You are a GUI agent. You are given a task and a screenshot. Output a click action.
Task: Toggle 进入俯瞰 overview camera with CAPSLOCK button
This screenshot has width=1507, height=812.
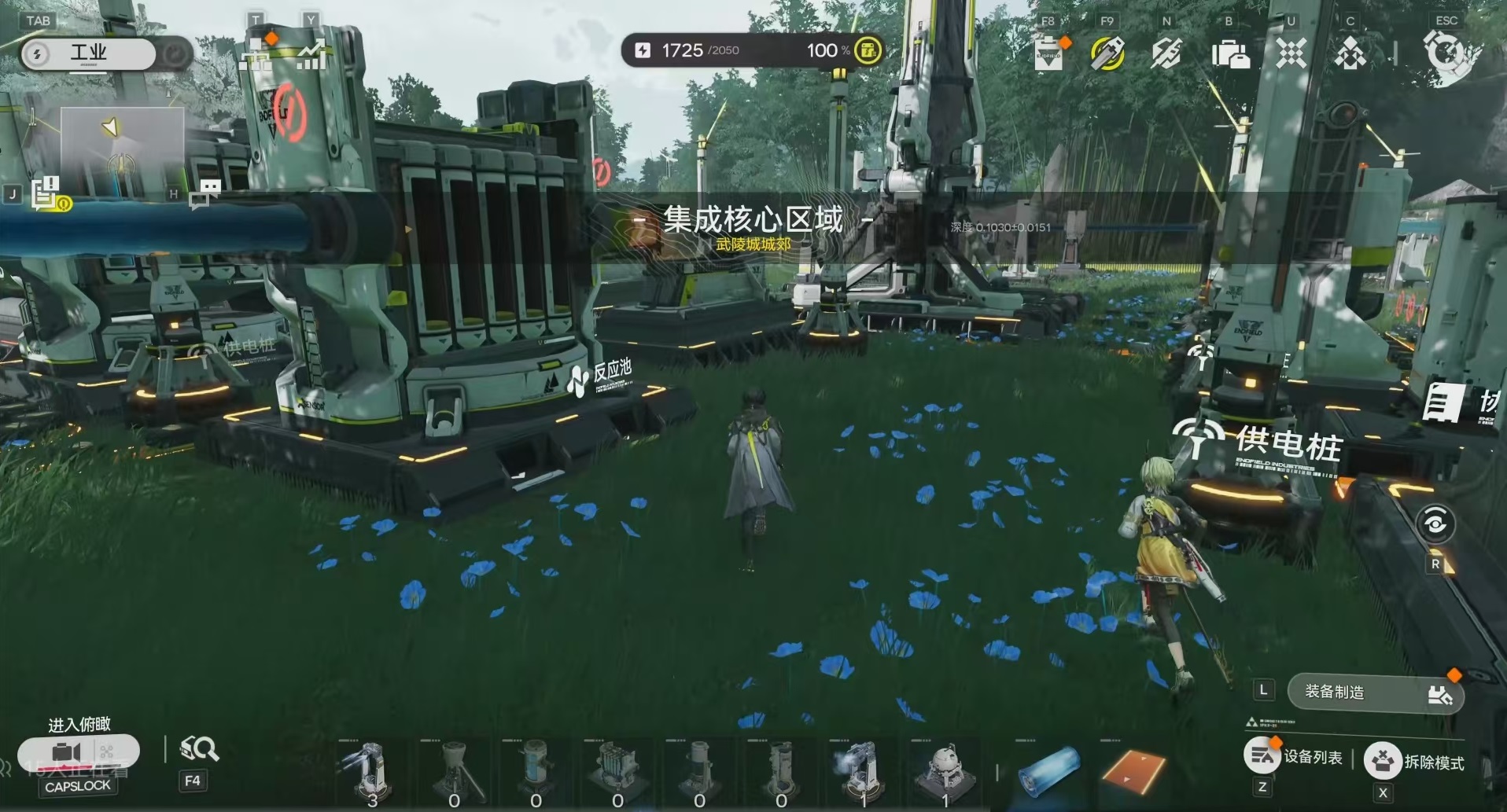tap(76, 752)
